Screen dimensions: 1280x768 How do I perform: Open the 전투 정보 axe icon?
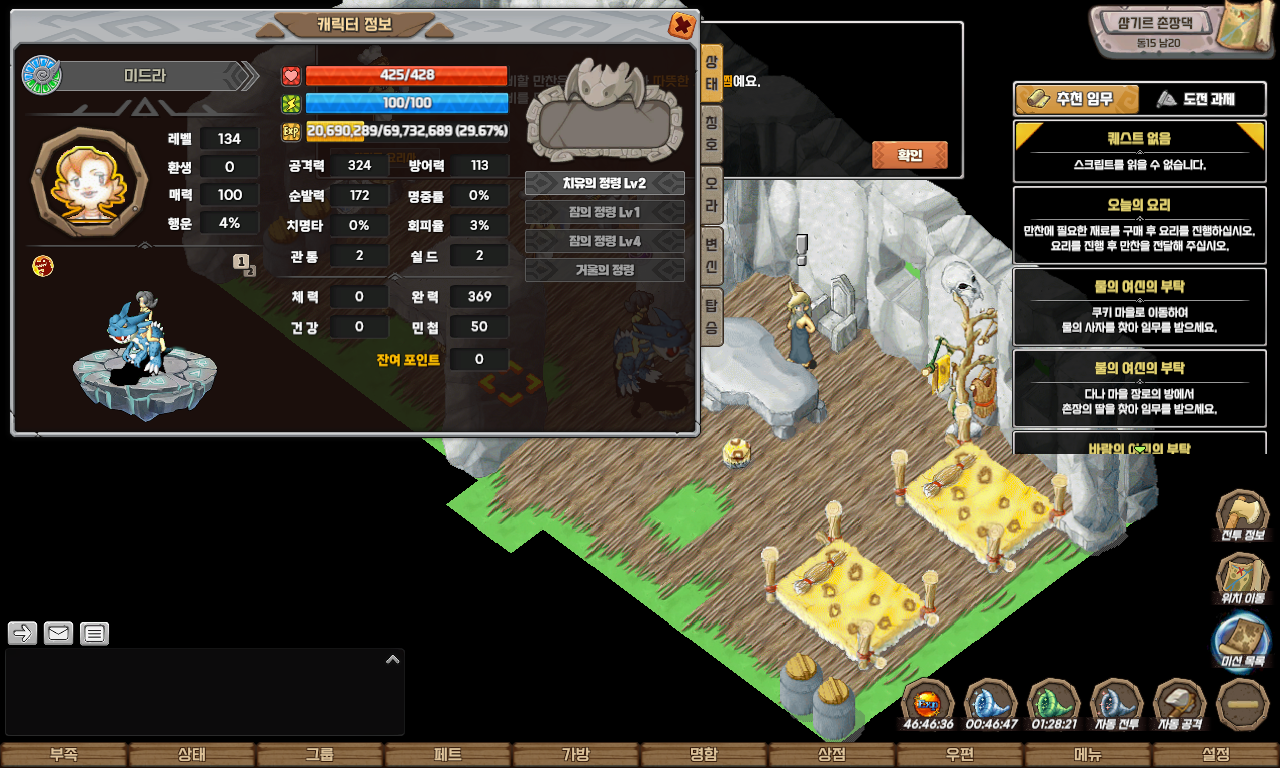coord(1242,516)
